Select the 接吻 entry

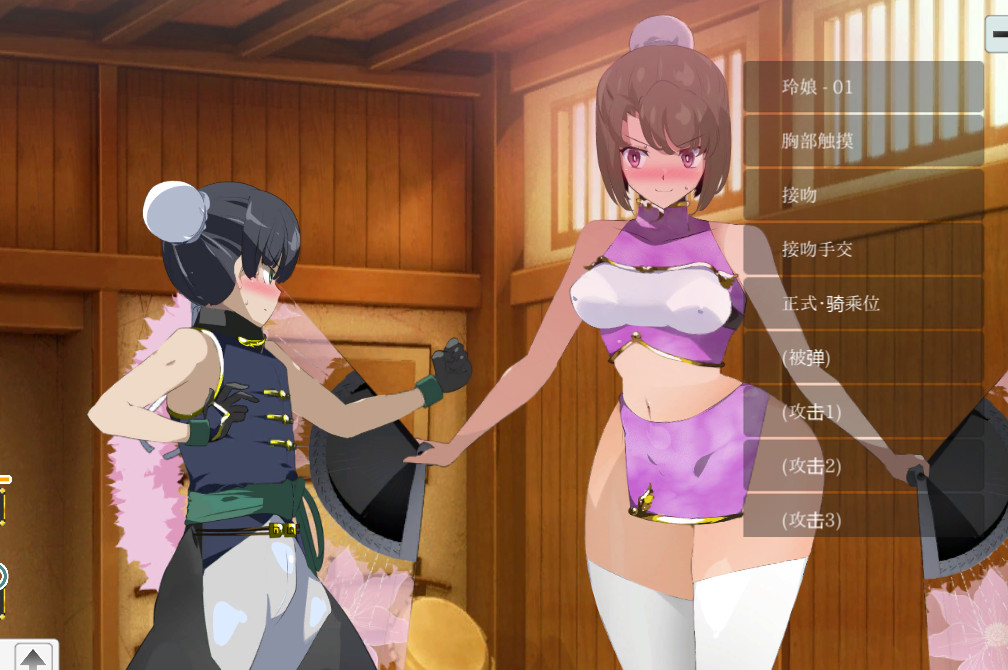[x=863, y=195]
